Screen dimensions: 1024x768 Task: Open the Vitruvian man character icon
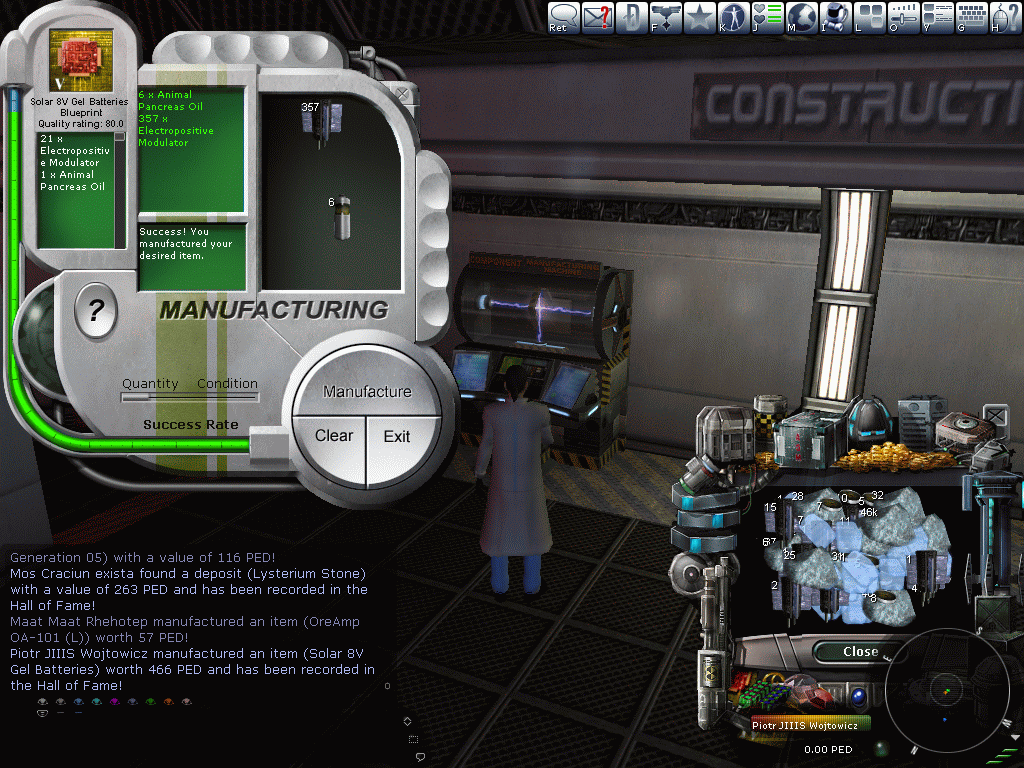pos(733,16)
